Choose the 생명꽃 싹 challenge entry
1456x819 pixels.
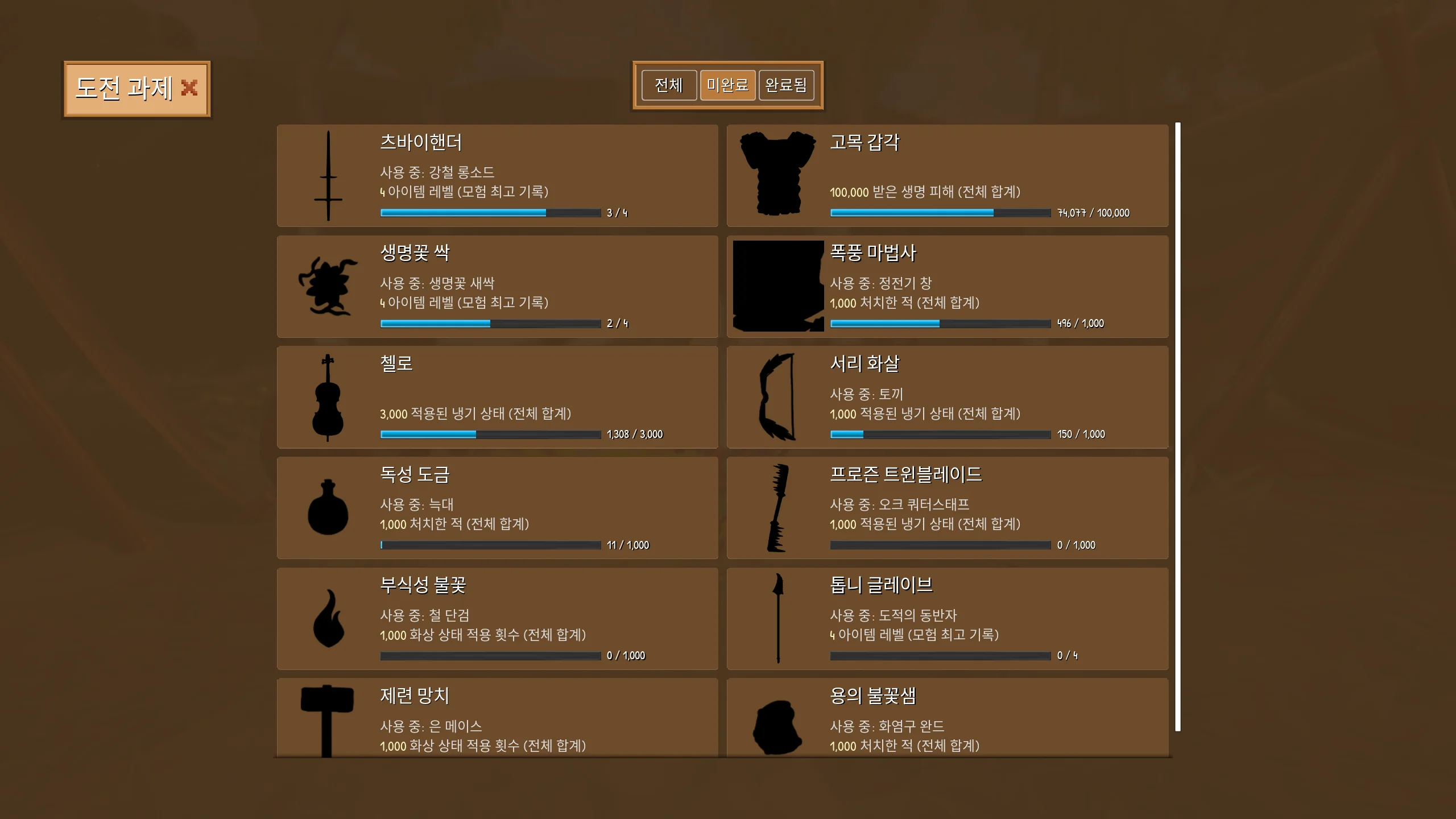point(497,287)
